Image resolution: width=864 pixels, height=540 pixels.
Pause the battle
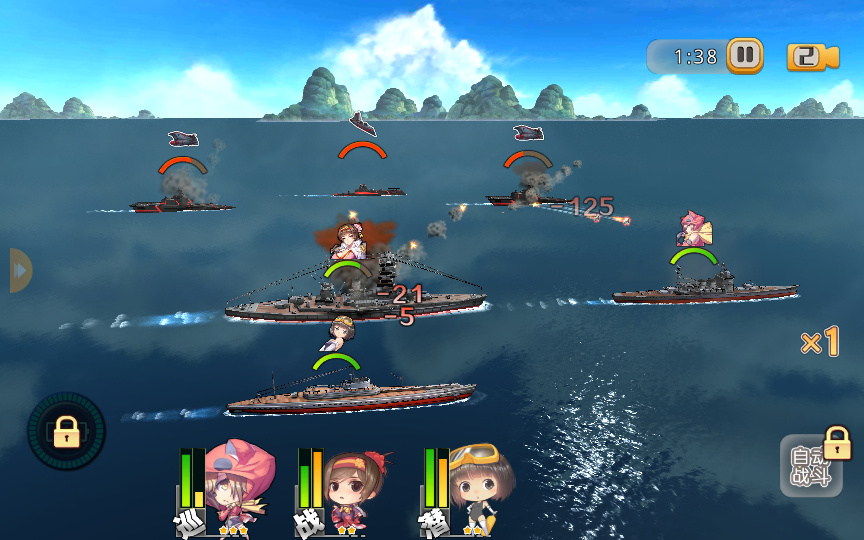pyautogui.click(x=744, y=56)
